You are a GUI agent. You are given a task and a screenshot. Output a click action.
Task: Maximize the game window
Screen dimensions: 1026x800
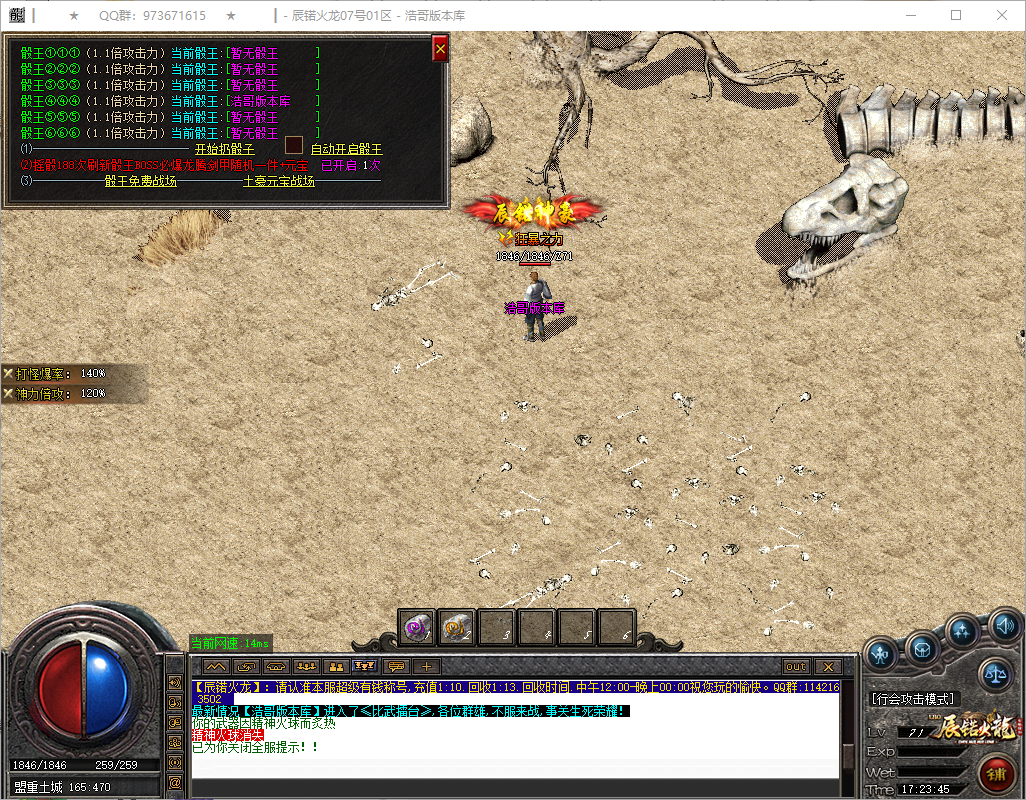click(x=956, y=16)
